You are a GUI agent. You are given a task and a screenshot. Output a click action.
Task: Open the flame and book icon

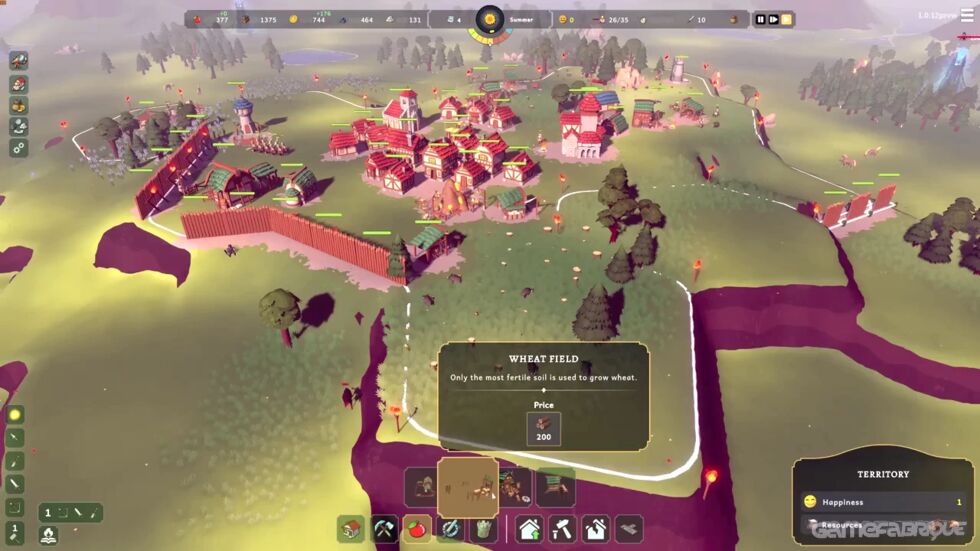(x=47, y=535)
